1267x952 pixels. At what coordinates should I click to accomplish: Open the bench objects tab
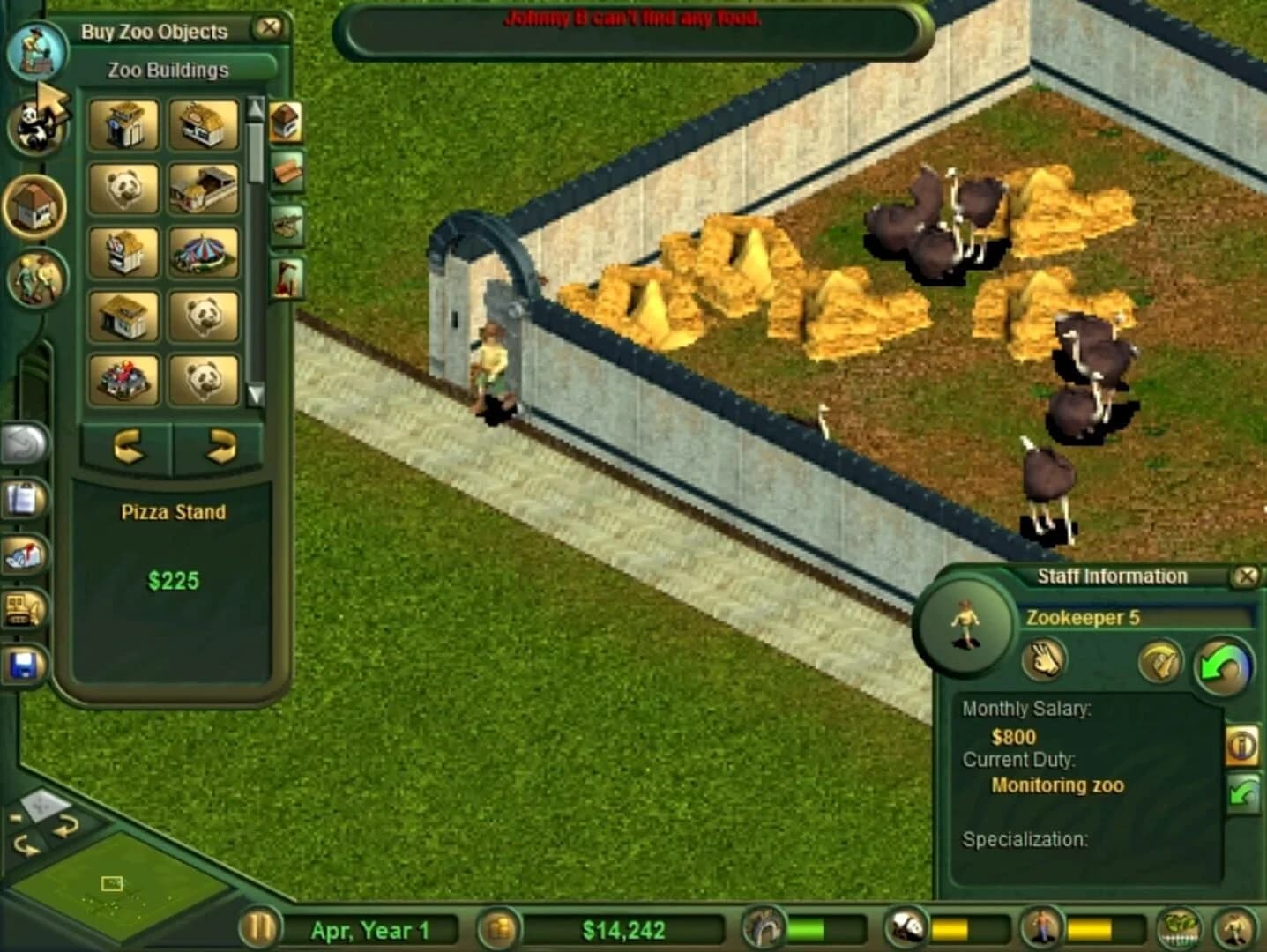286,172
